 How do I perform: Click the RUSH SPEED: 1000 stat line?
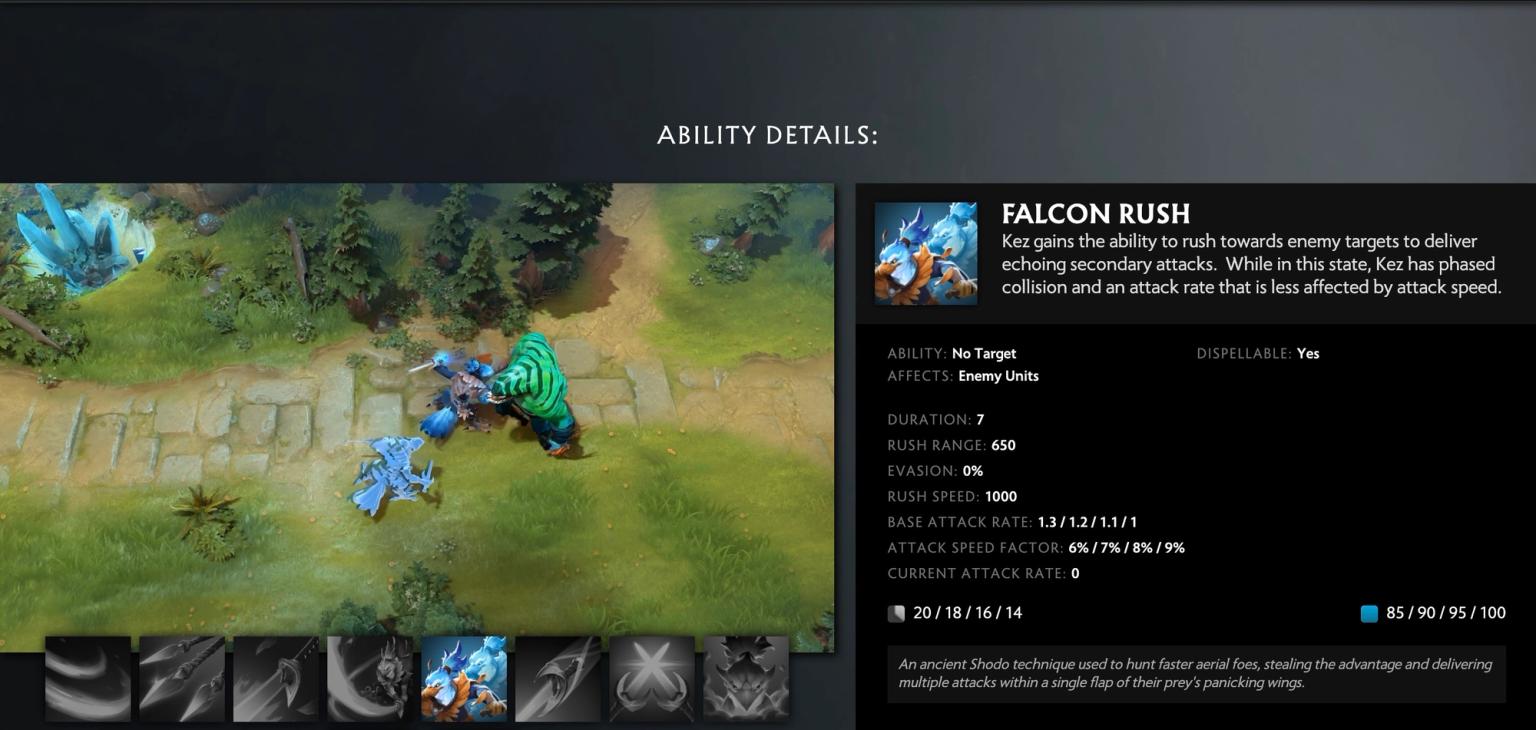tap(951, 496)
